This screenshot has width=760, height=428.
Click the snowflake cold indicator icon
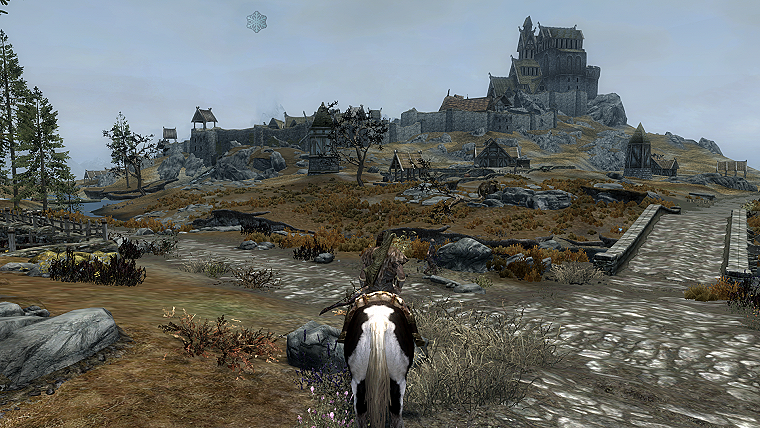tap(257, 21)
